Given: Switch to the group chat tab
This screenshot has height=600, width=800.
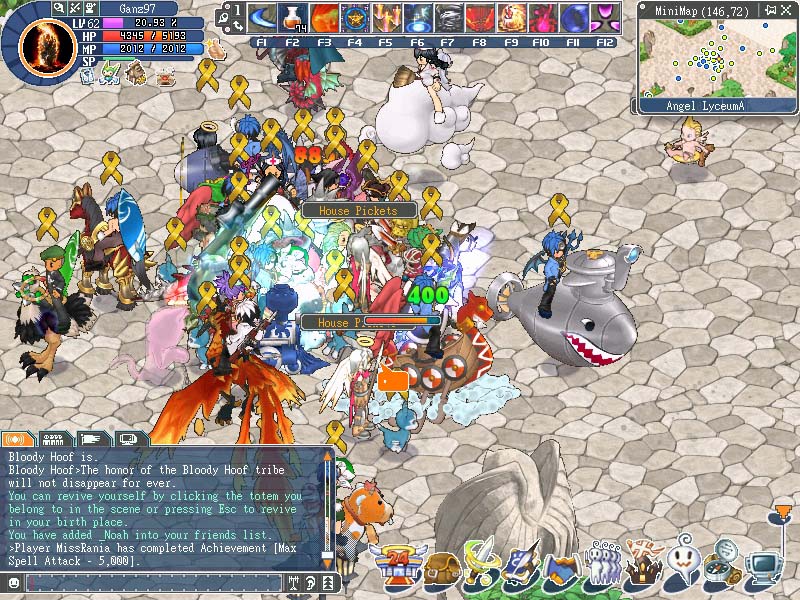Looking at the screenshot, I should [x=55, y=438].
